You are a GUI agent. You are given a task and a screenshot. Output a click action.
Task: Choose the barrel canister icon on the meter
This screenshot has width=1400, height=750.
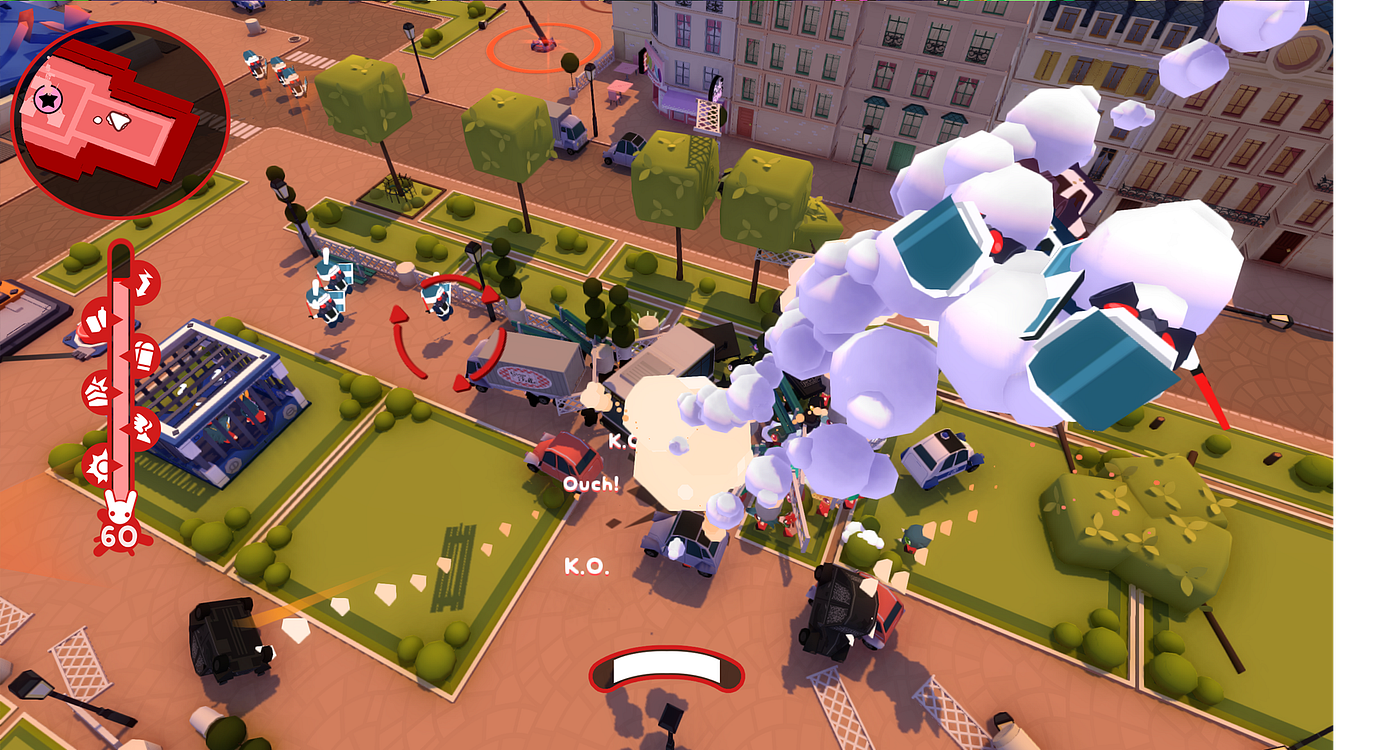pyautogui.click(x=144, y=353)
